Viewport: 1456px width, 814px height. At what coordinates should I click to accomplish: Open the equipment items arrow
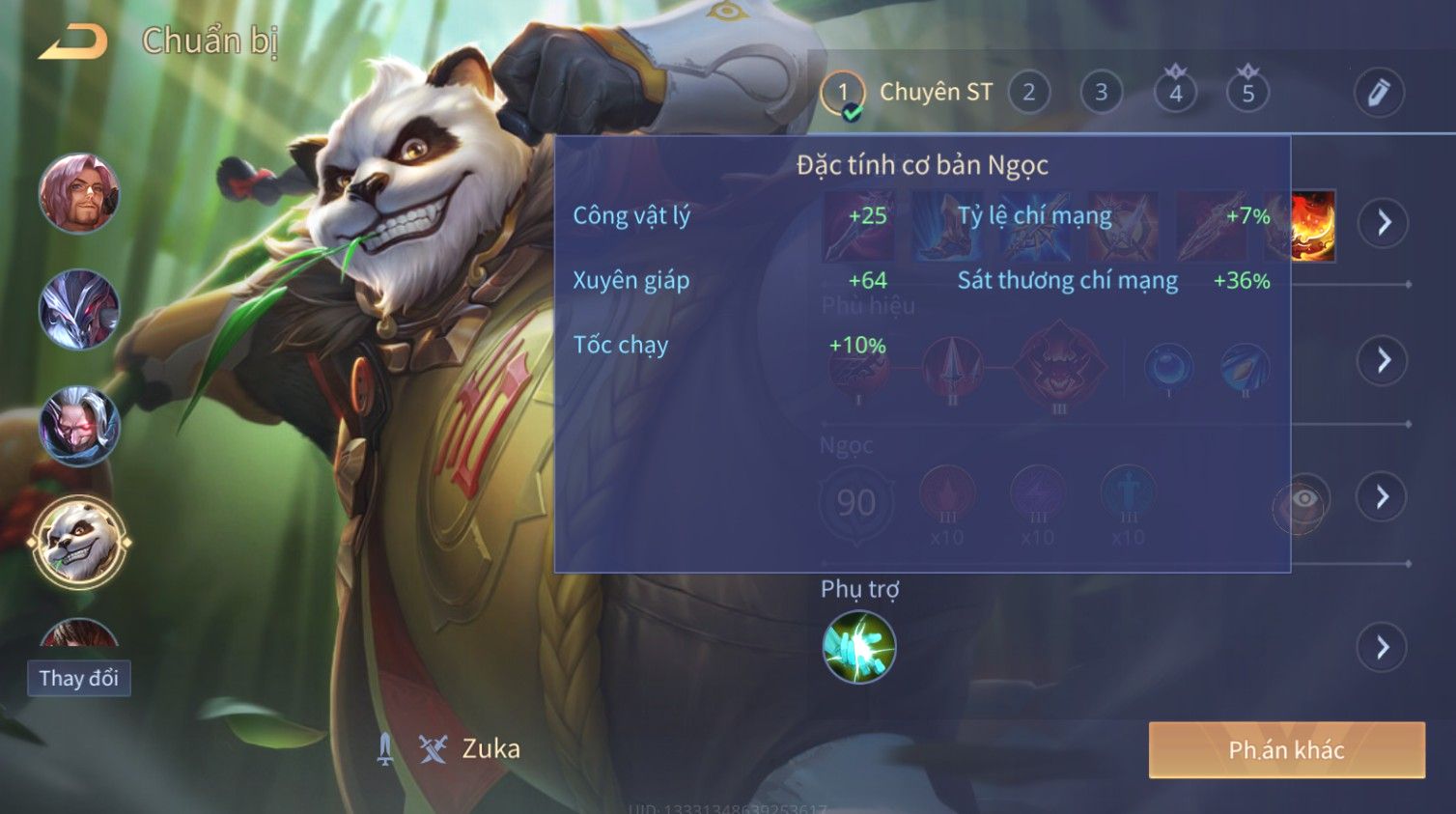(1384, 223)
